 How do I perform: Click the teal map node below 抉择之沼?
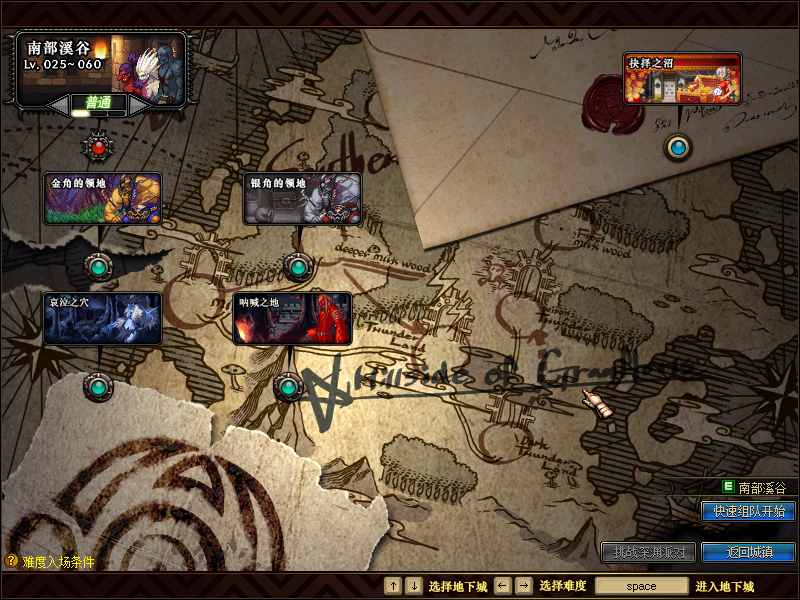tap(679, 148)
